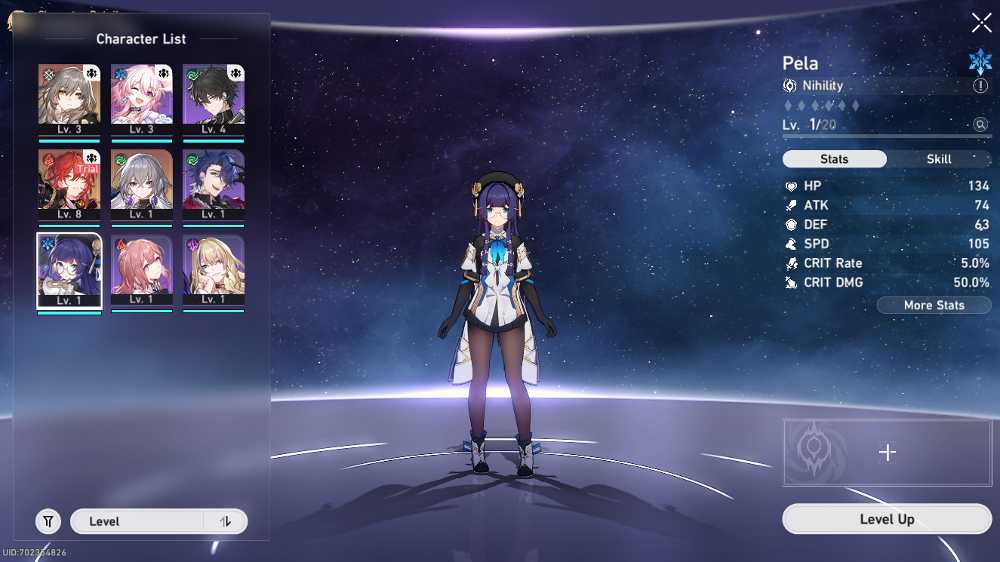This screenshot has width=1000, height=562.
Task: Toggle the sort order arrows
Action: coord(226,521)
